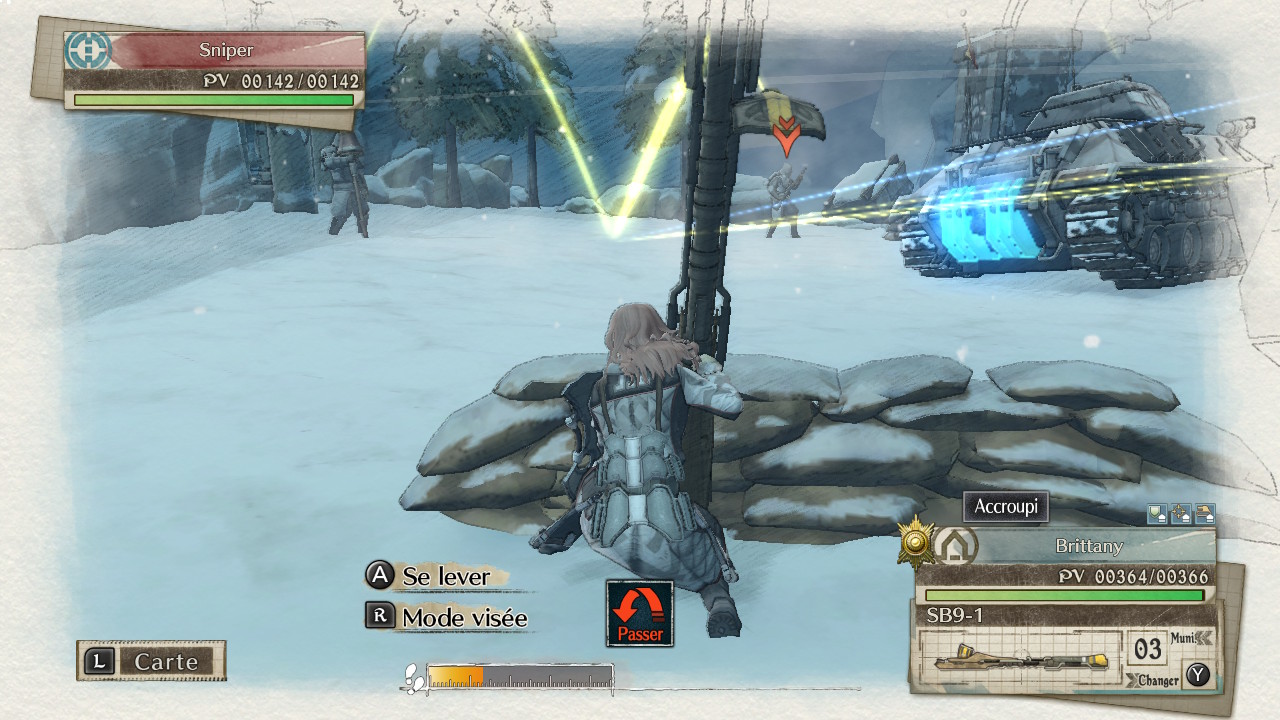Click Changer to swap weapon

click(x=1158, y=680)
